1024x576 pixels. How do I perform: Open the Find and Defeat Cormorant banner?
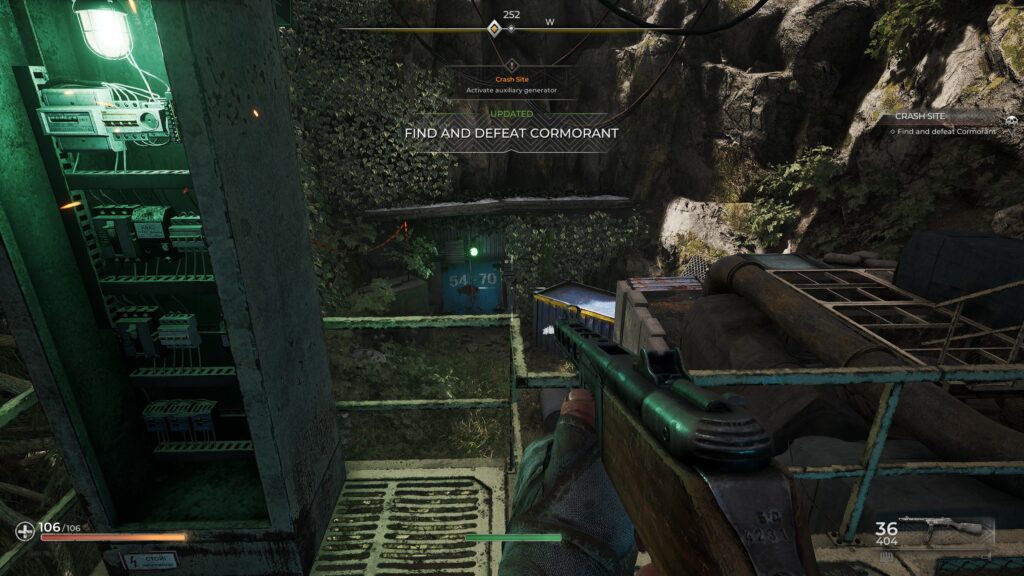click(511, 132)
